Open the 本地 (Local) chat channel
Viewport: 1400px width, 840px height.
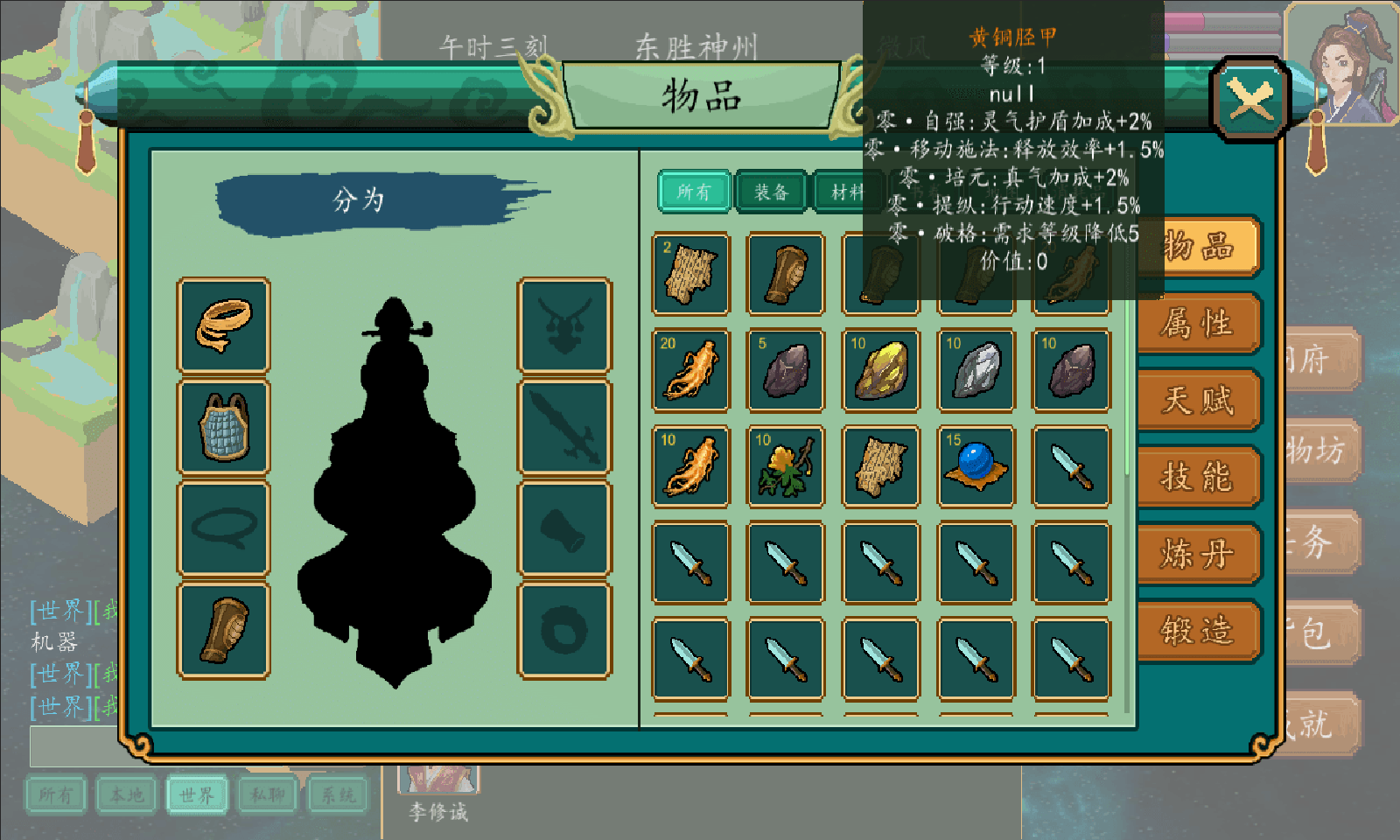126,795
